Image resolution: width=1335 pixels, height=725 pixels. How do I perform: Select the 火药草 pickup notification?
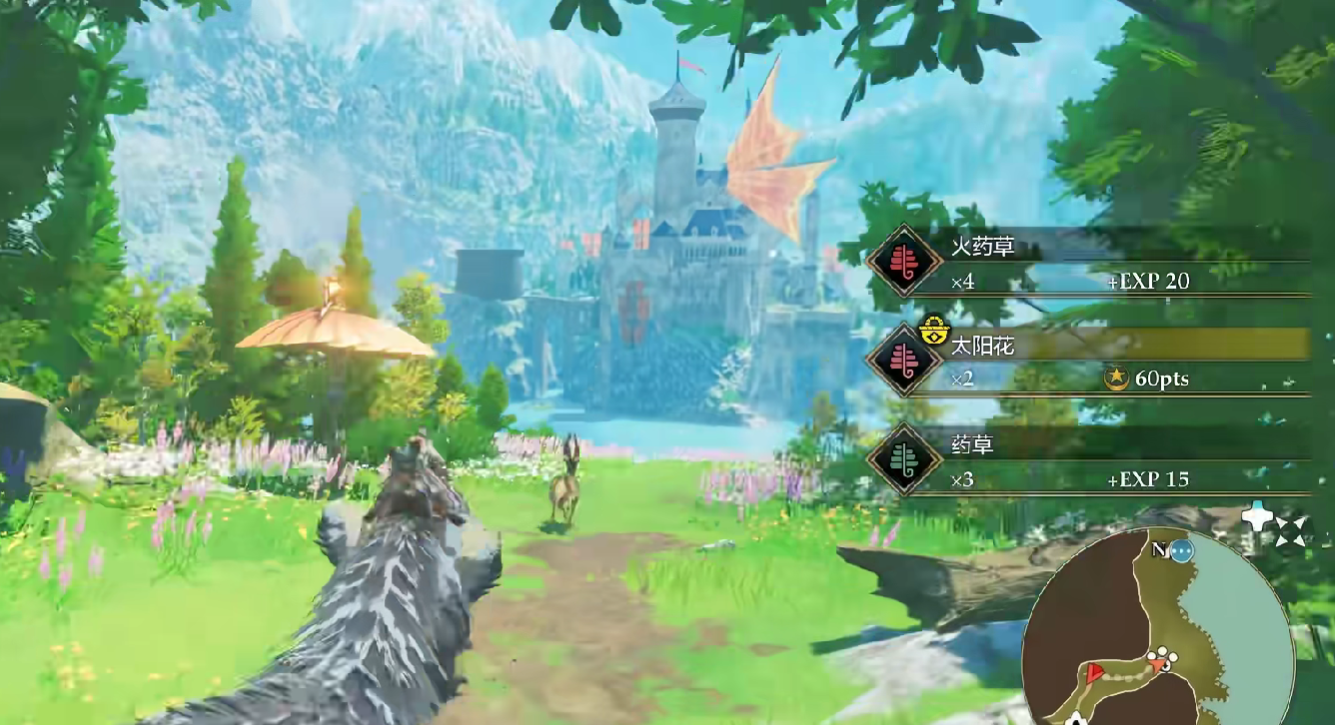(1090, 262)
